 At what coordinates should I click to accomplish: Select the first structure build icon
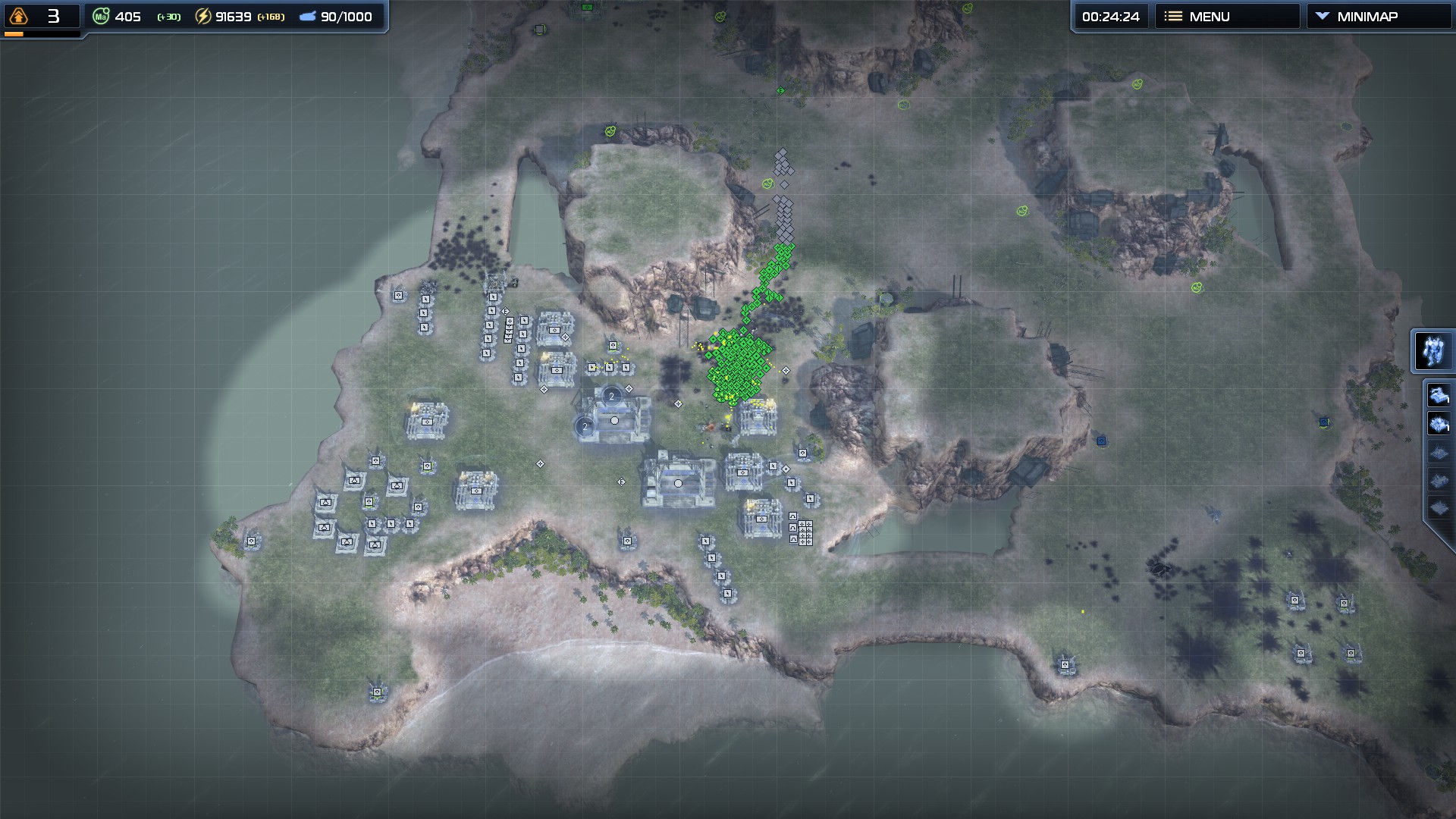coord(1439,395)
